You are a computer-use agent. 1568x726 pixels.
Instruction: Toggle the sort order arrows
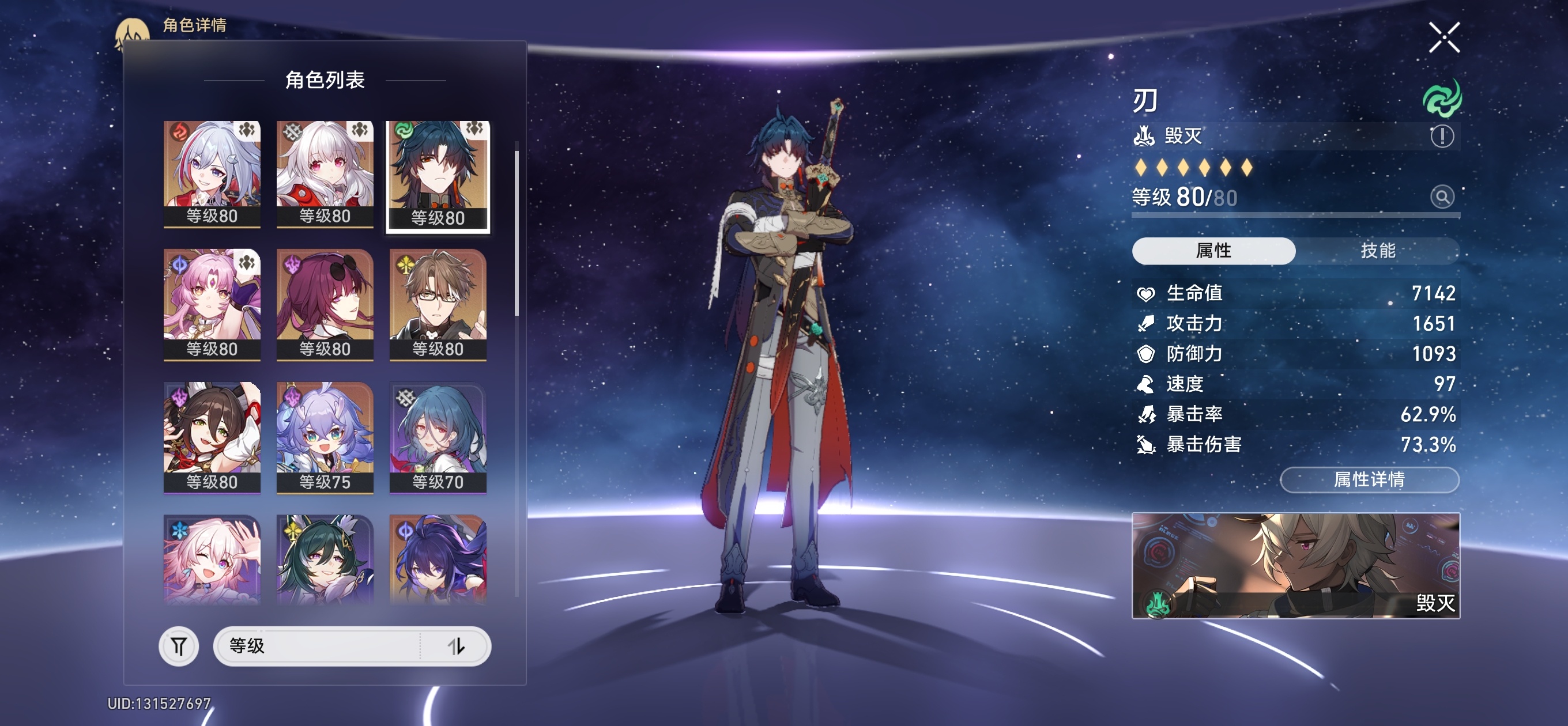tap(457, 646)
